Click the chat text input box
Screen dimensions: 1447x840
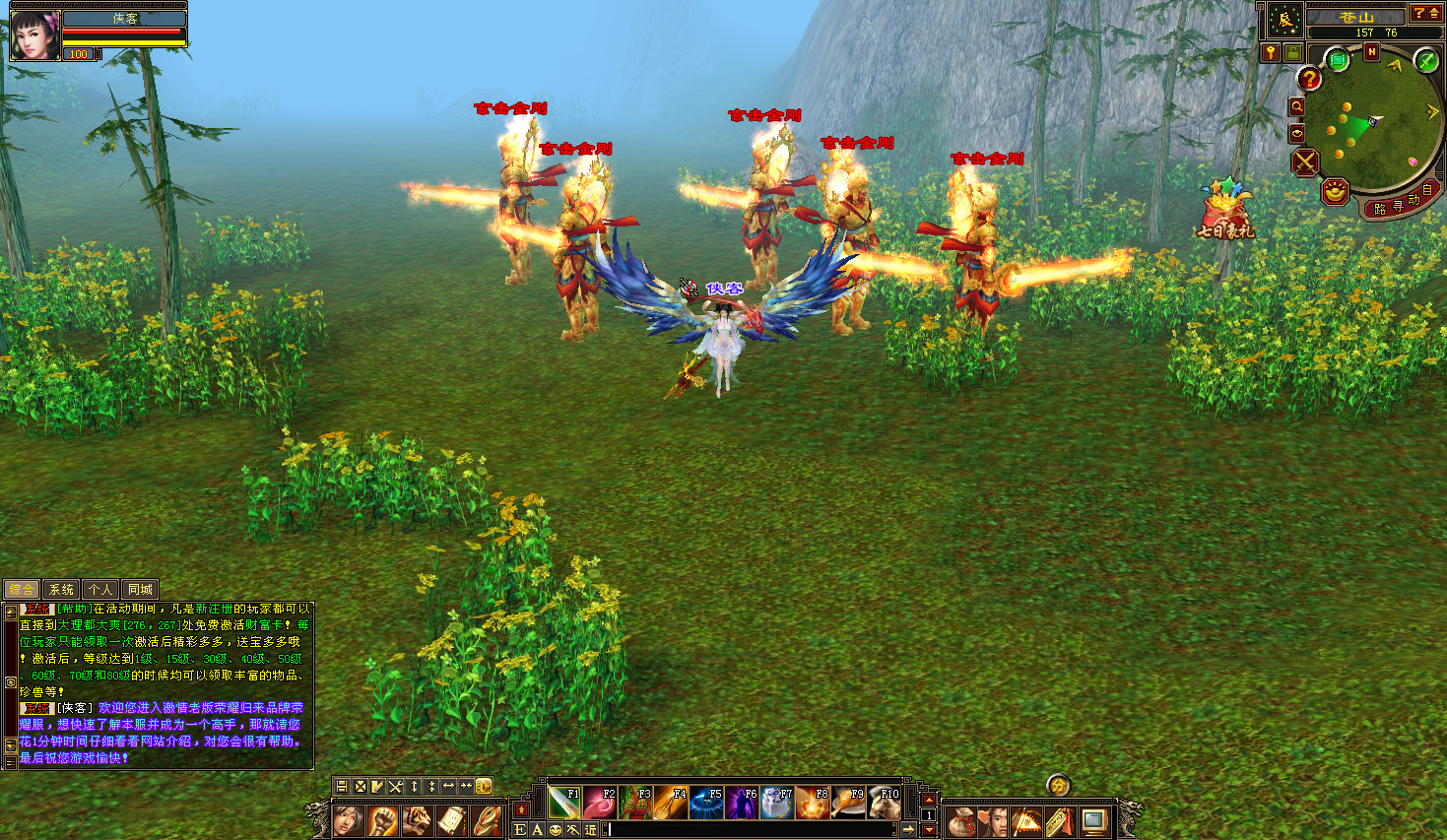pos(749,829)
